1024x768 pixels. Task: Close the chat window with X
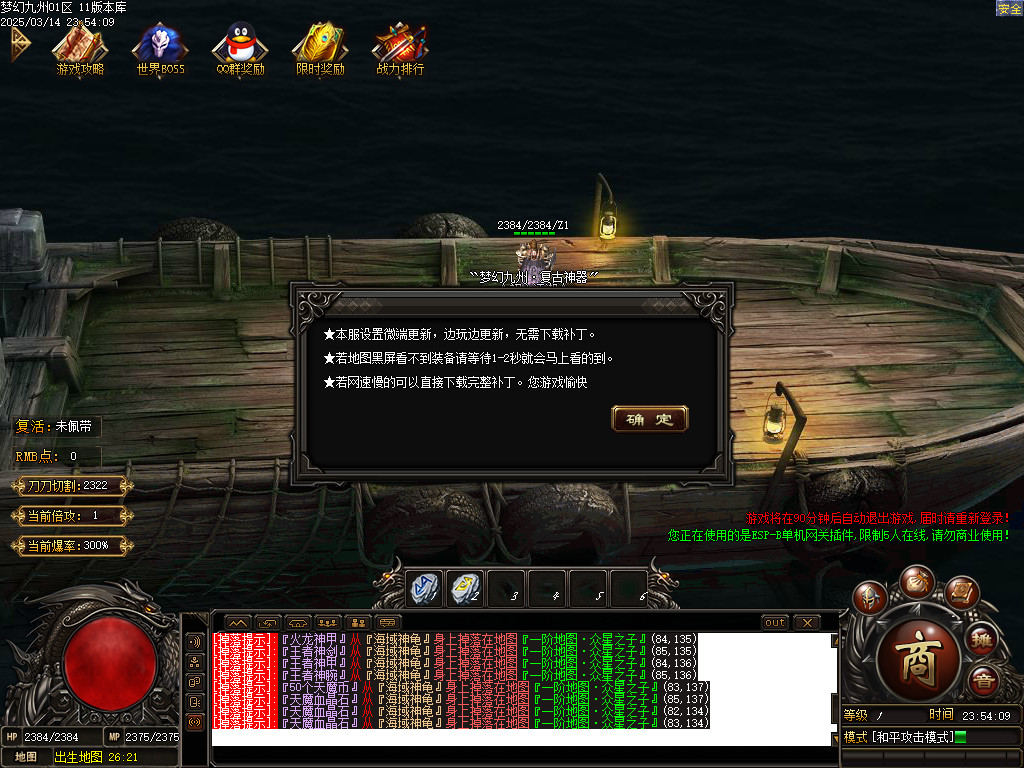[807, 622]
